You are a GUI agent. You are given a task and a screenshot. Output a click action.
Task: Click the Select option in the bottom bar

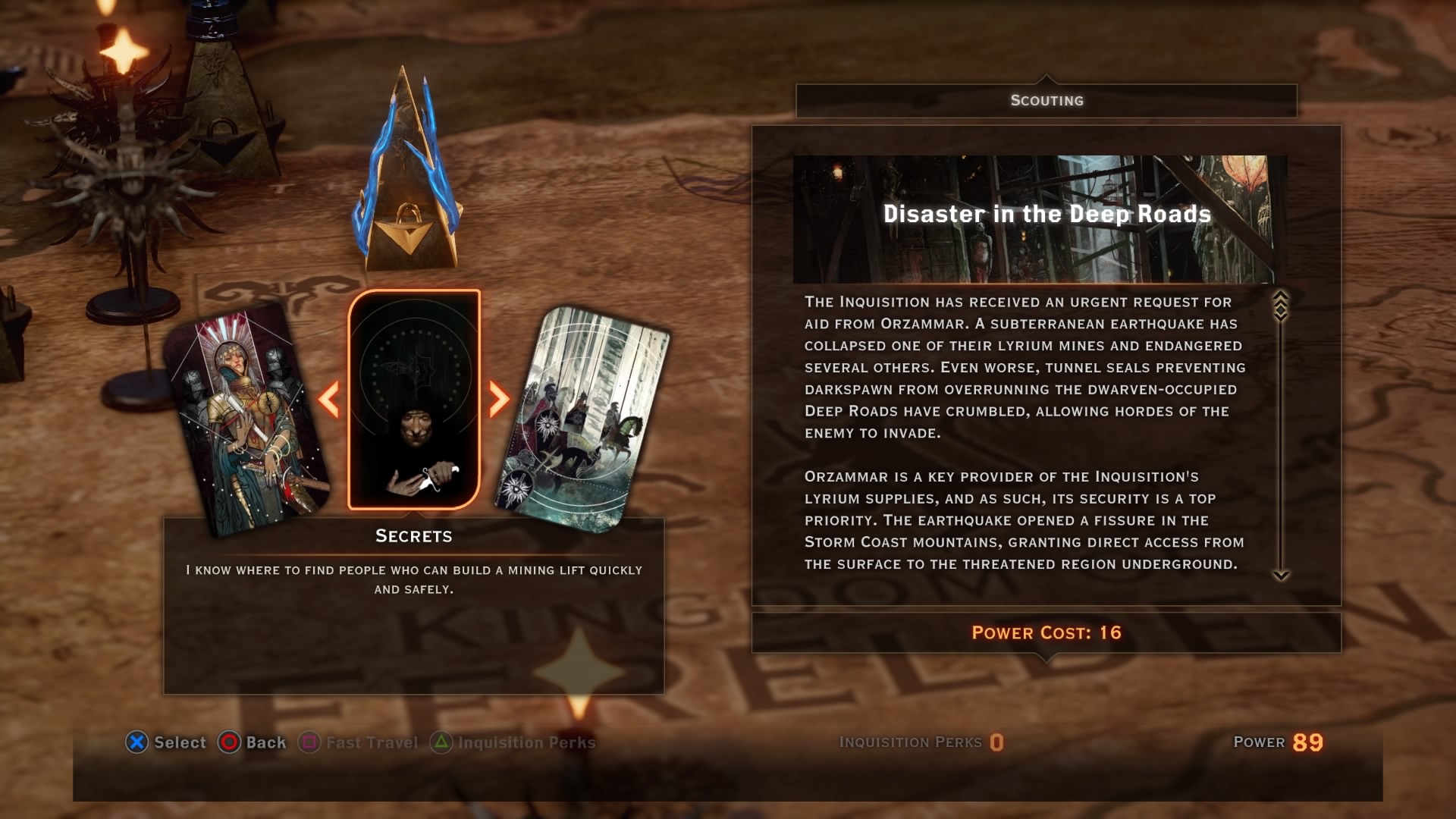point(166,742)
